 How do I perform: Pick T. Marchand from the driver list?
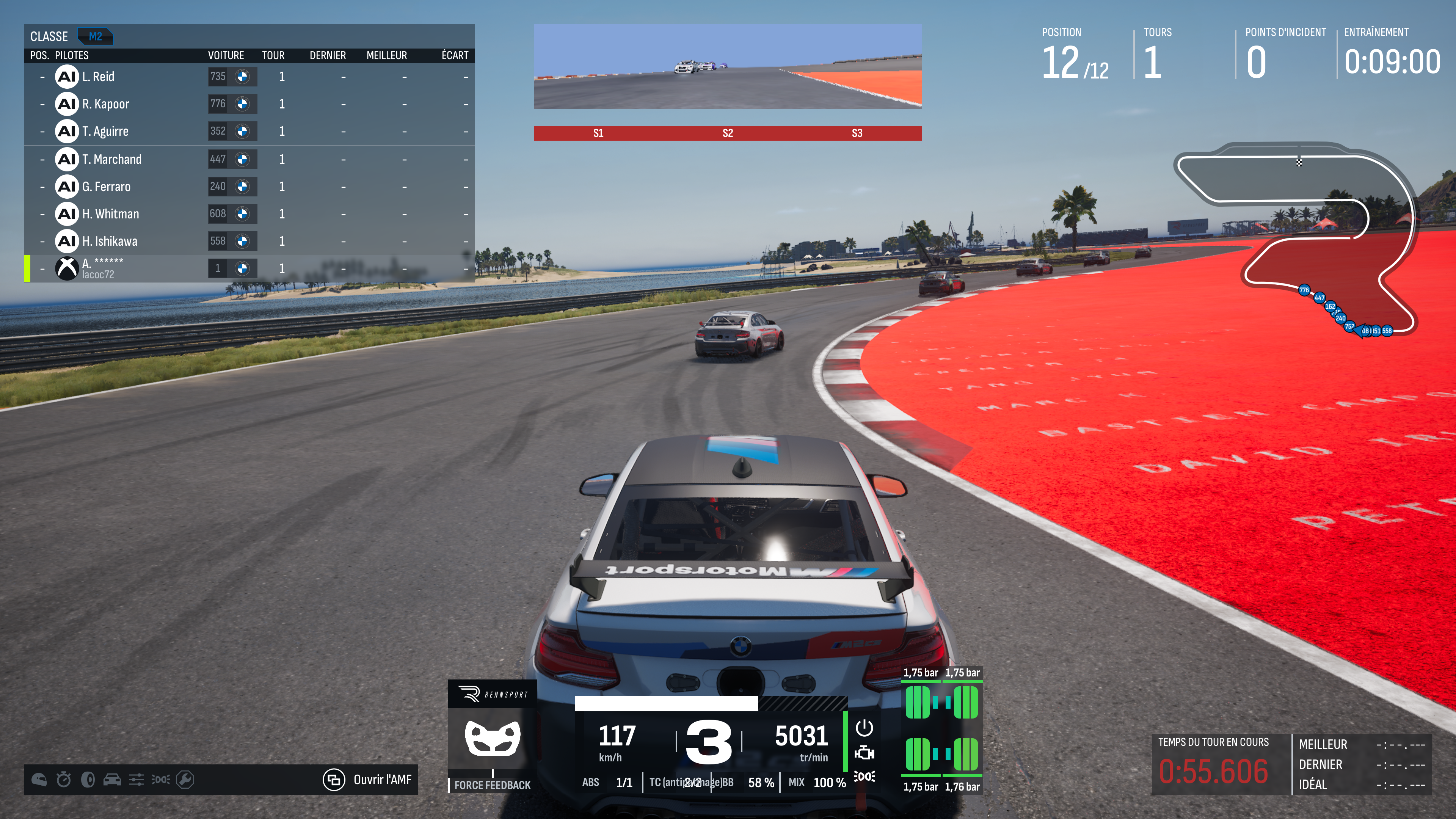click(x=249, y=159)
